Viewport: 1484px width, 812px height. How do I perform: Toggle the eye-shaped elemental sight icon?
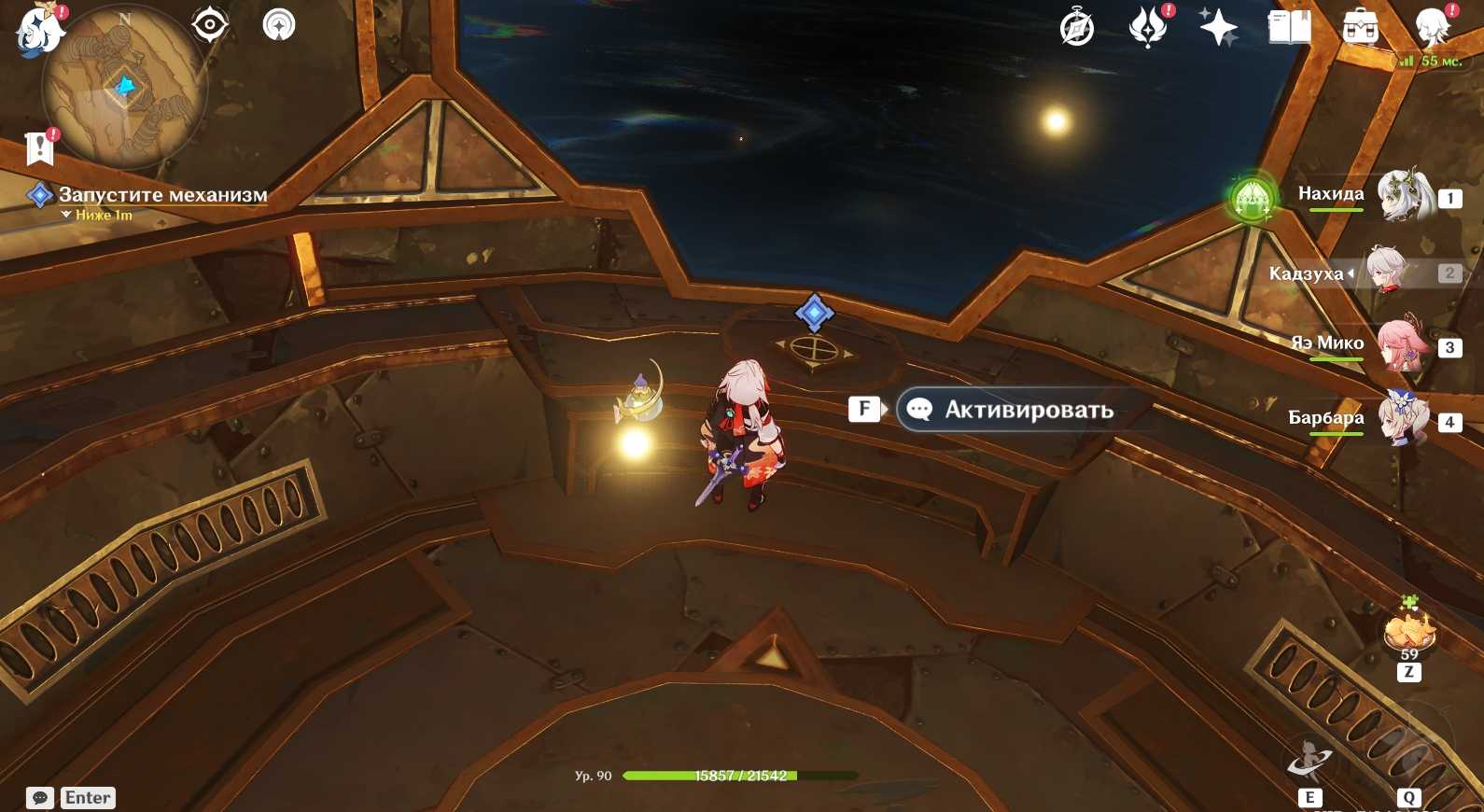coord(210,24)
